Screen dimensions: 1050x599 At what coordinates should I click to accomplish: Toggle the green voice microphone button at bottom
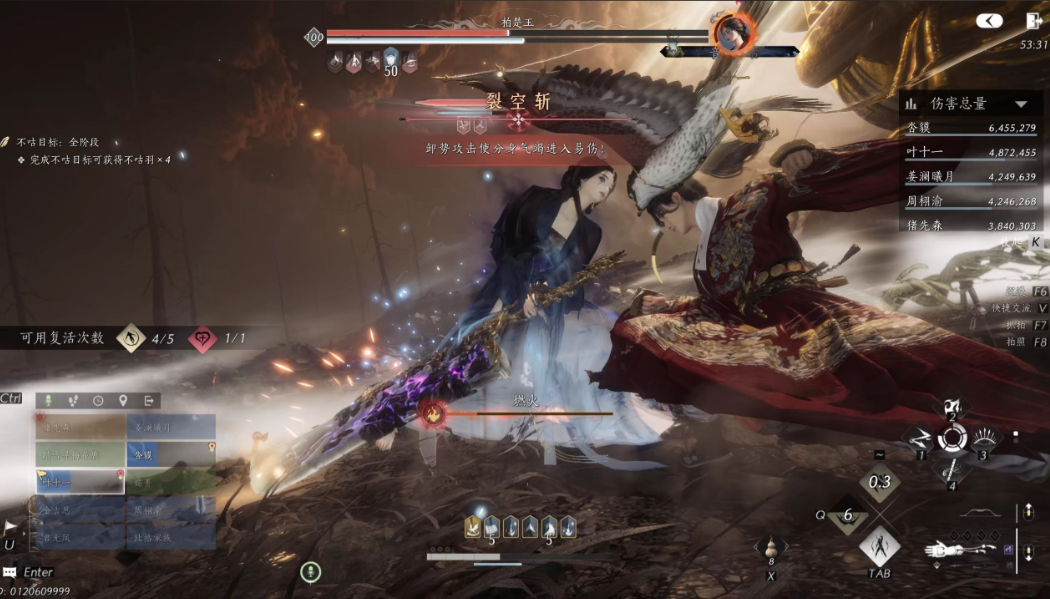pyautogui.click(x=311, y=572)
